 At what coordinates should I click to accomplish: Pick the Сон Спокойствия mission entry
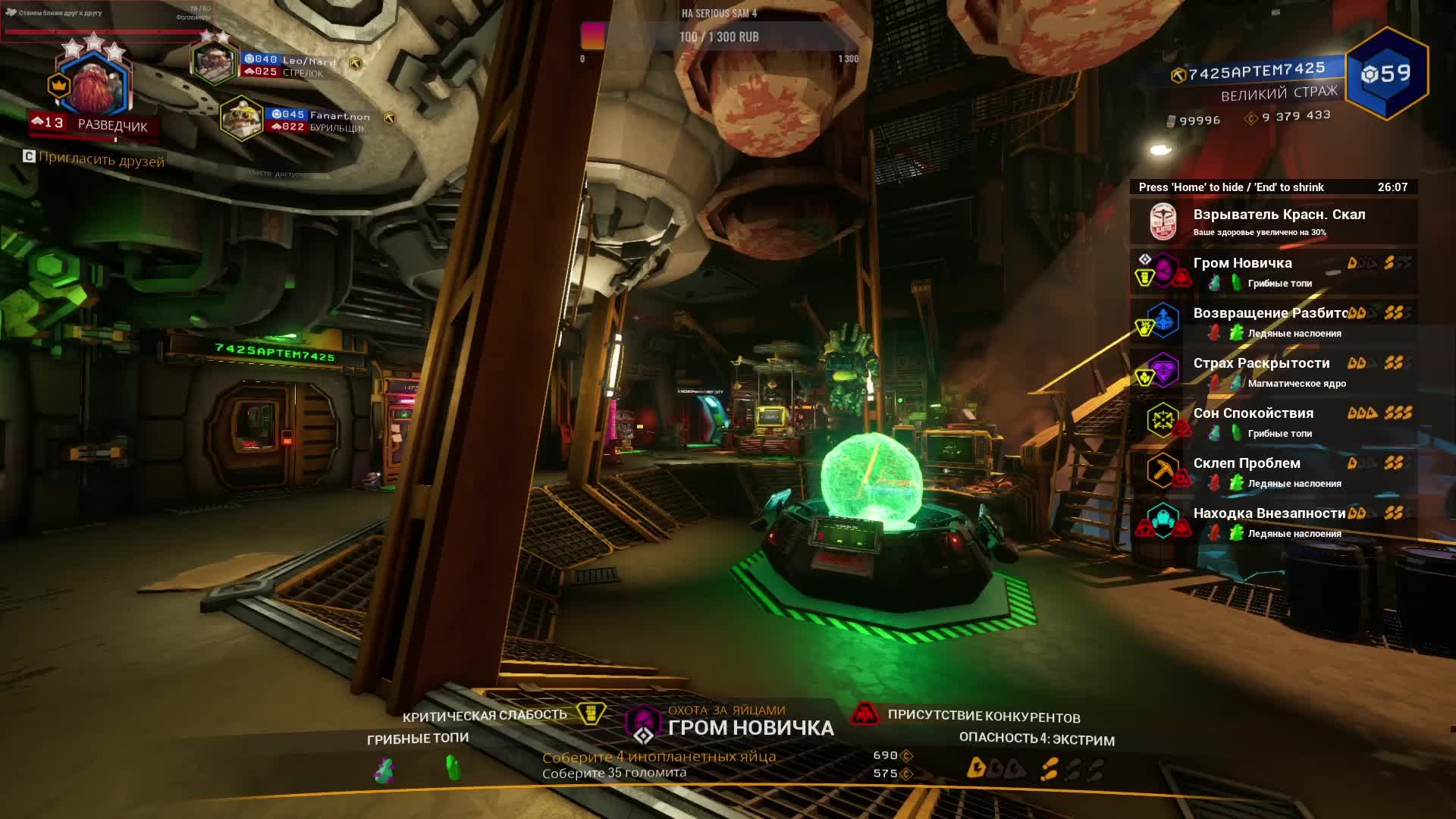1274,422
